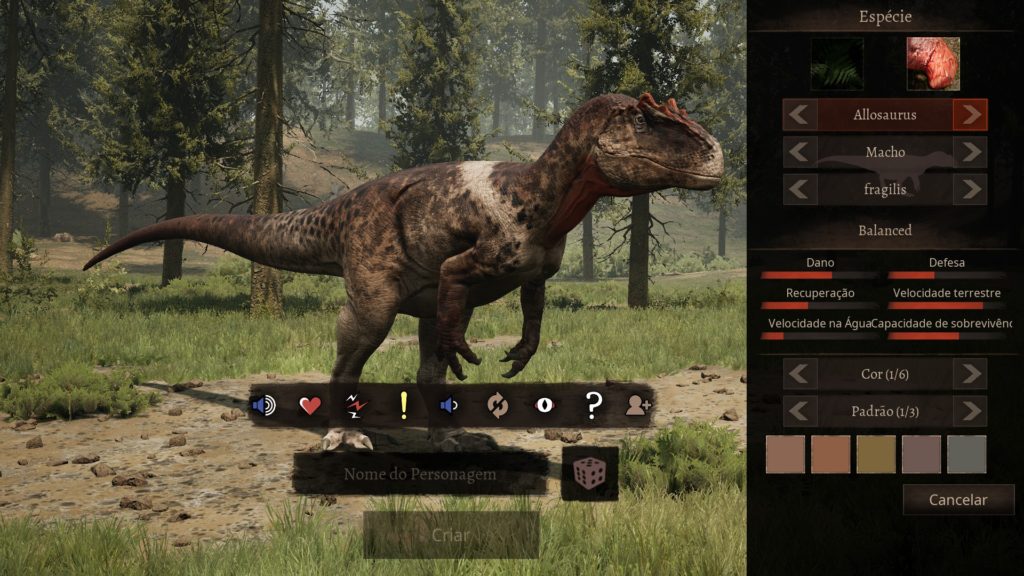This screenshot has width=1024, height=576.
Task: Activate the yellow exclamation mark call
Action: (x=404, y=405)
